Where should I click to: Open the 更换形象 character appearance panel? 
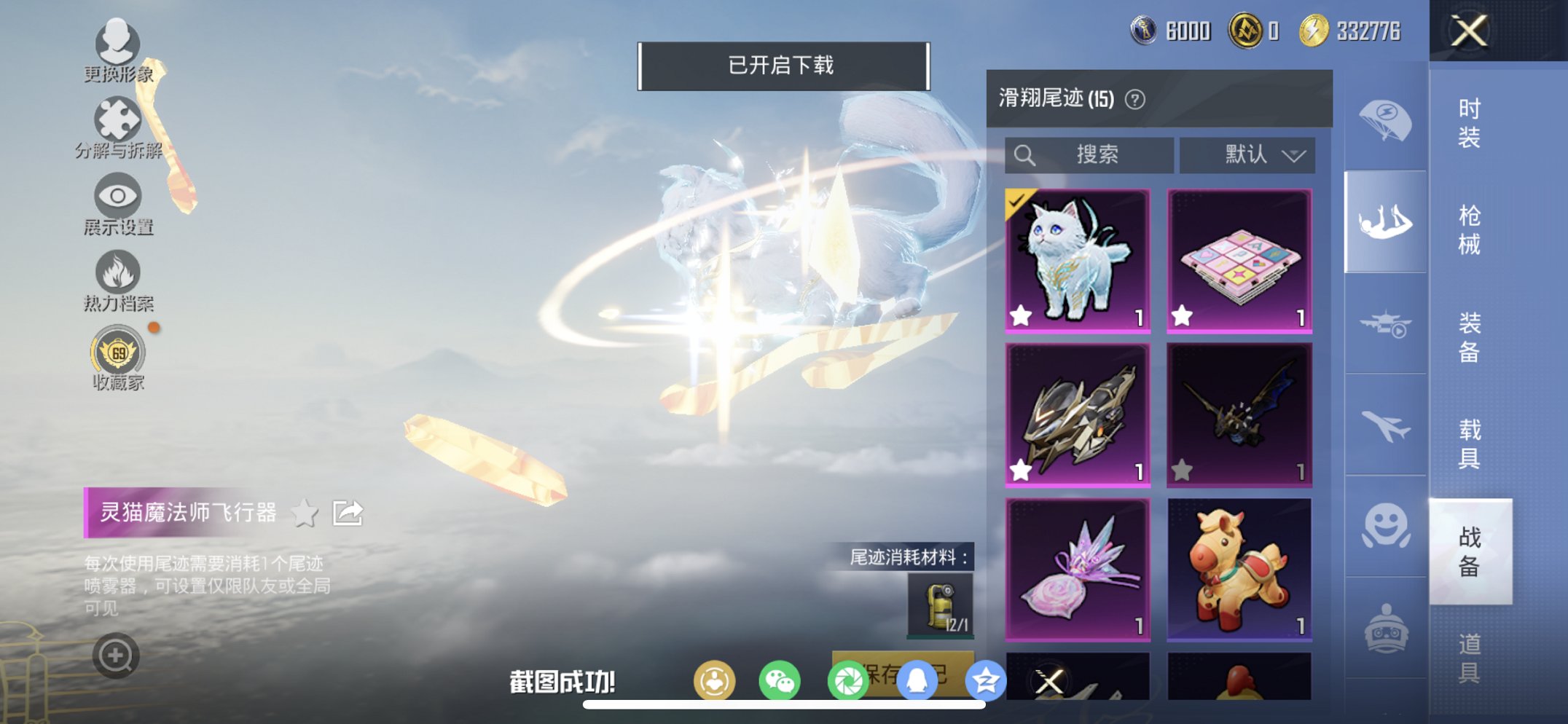[x=119, y=55]
